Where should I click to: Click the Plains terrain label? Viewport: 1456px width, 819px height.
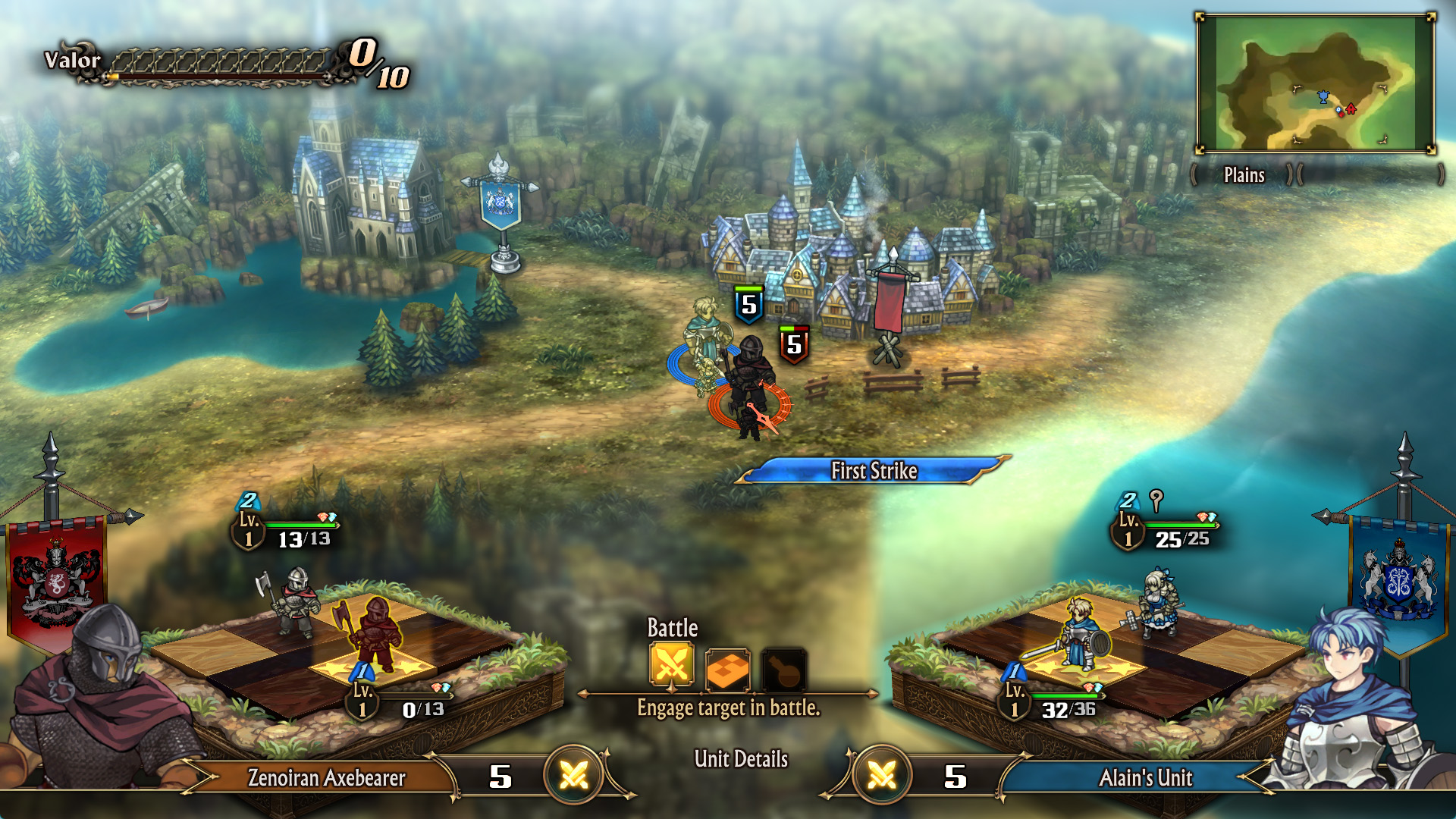point(1244,175)
